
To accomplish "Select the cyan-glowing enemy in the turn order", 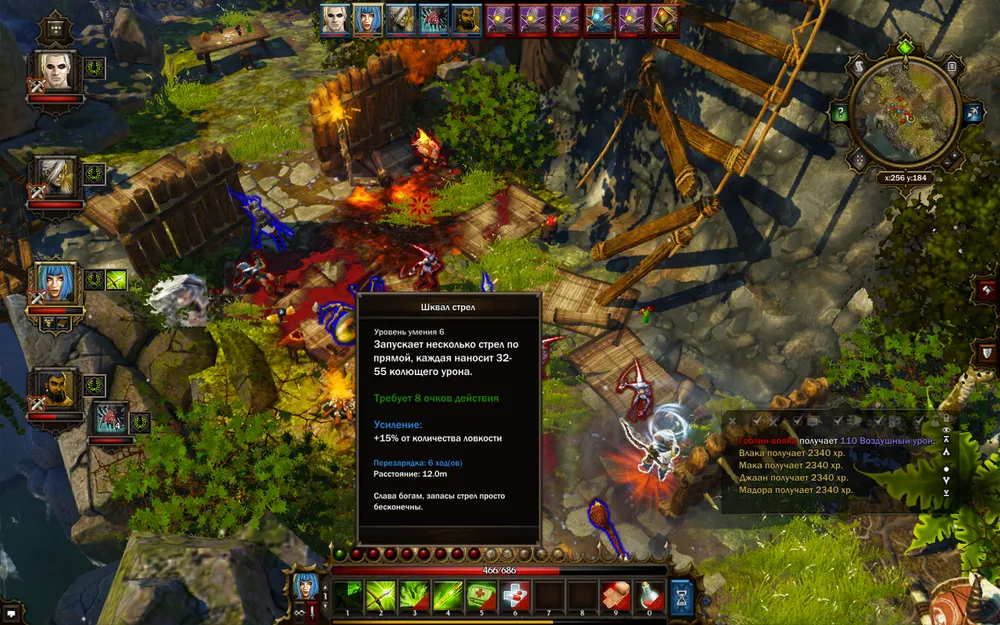I will coord(598,20).
